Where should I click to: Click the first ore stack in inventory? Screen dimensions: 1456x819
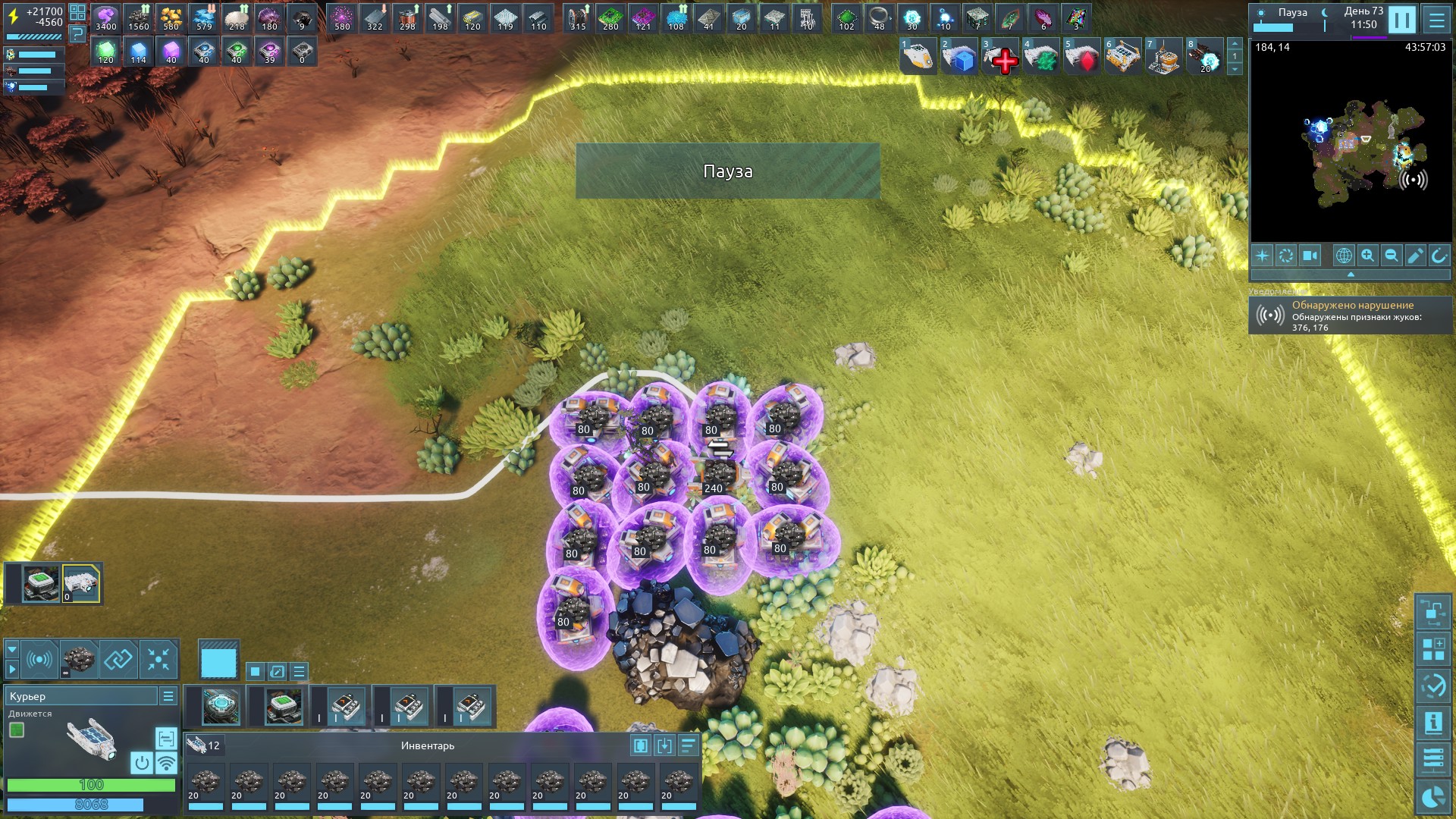pos(205,785)
